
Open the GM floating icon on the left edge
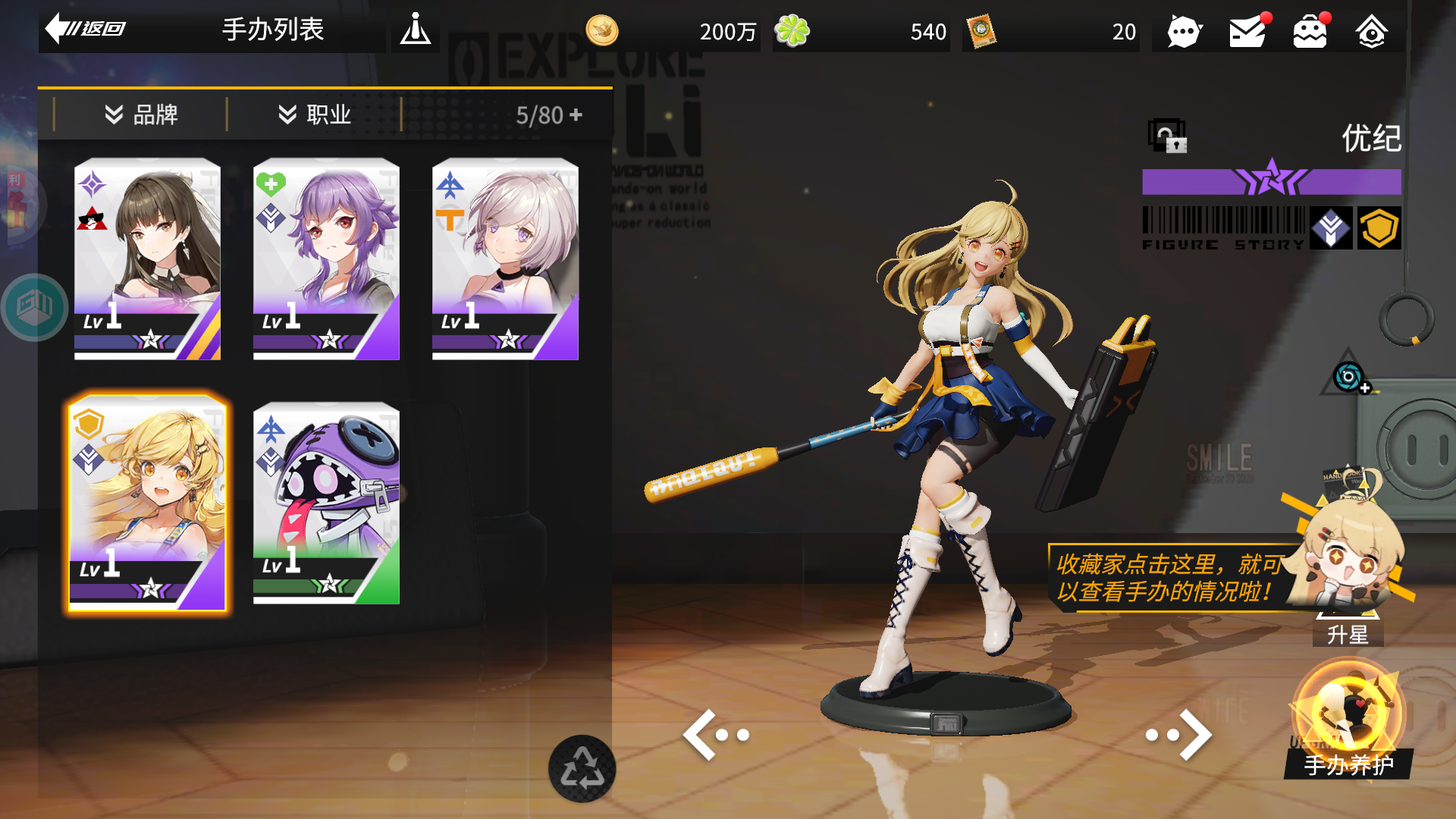click(x=36, y=303)
